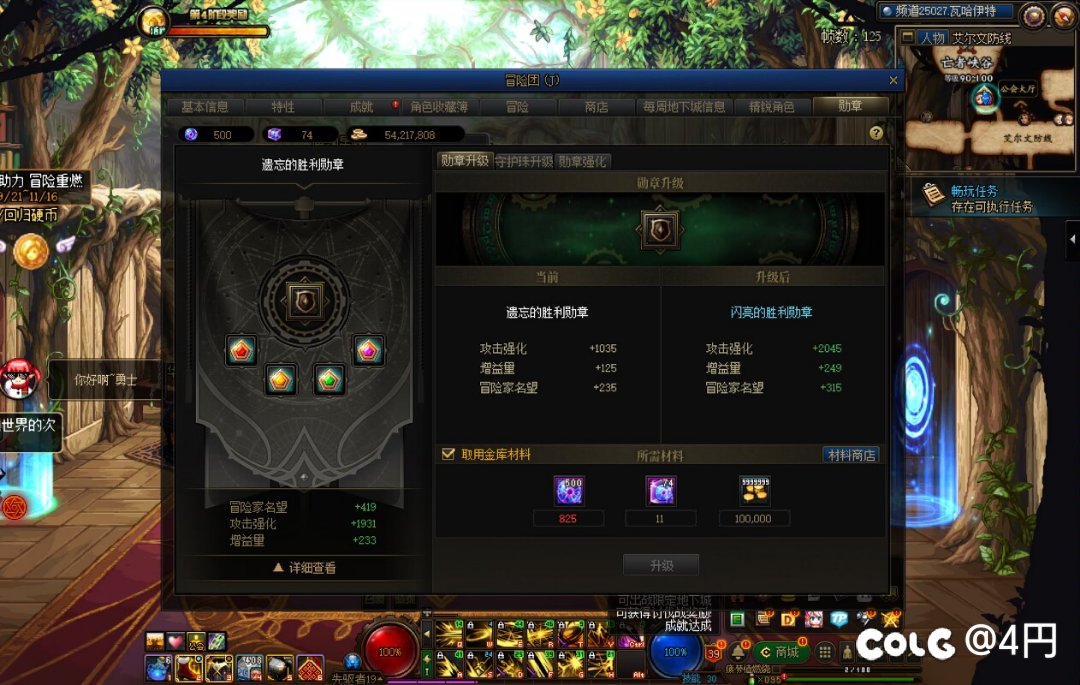Switch to the 冒险 tab
Viewport: 1080px width, 685px height.
(517, 107)
